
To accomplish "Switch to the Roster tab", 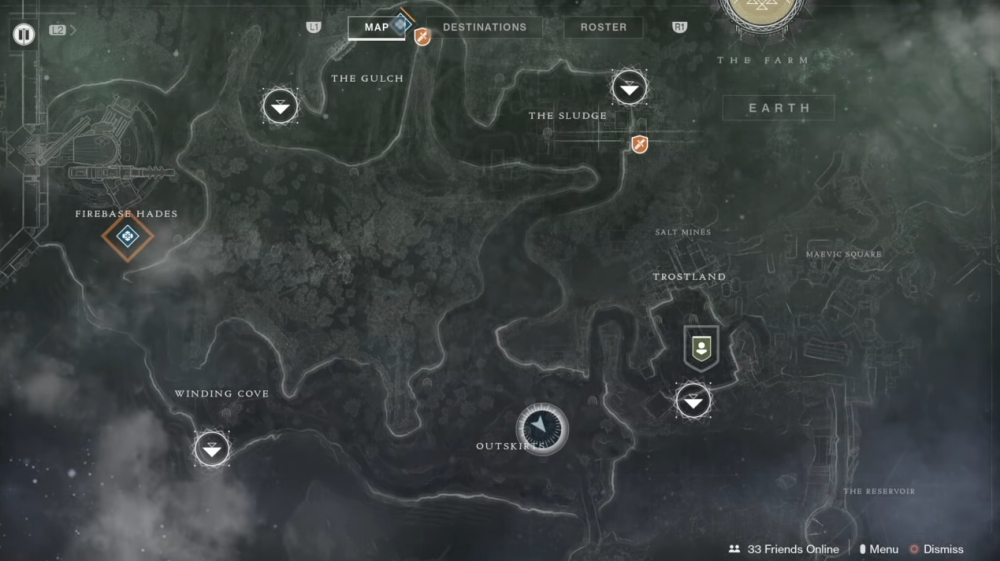I will point(603,27).
